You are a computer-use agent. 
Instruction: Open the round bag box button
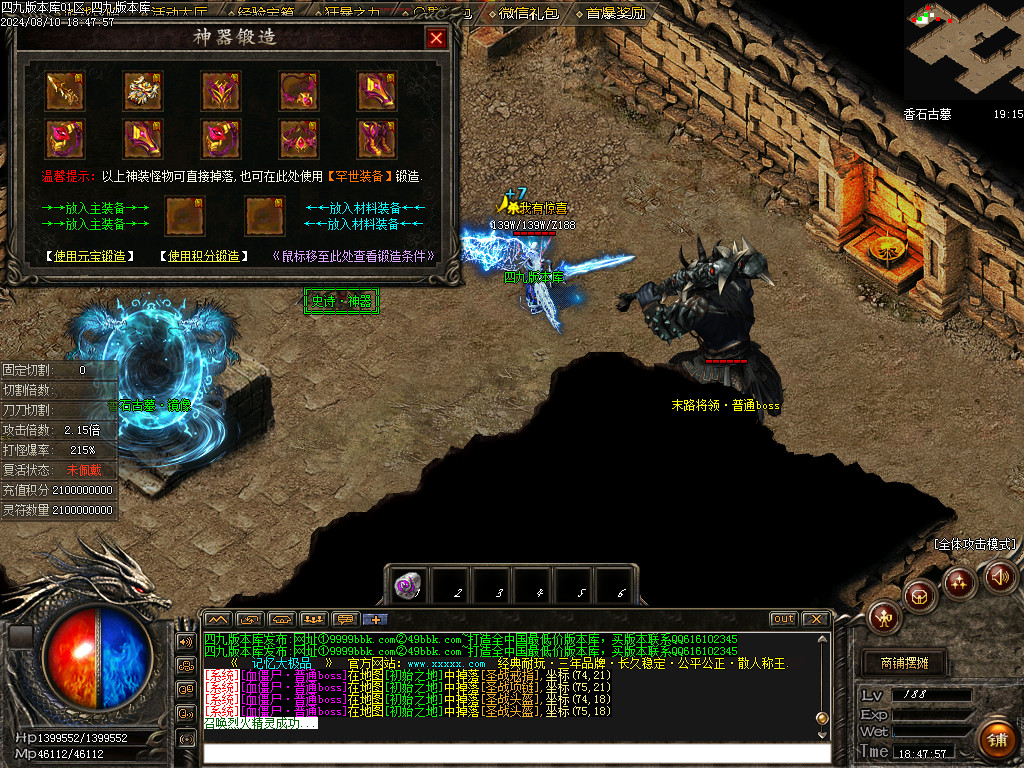coord(920,596)
